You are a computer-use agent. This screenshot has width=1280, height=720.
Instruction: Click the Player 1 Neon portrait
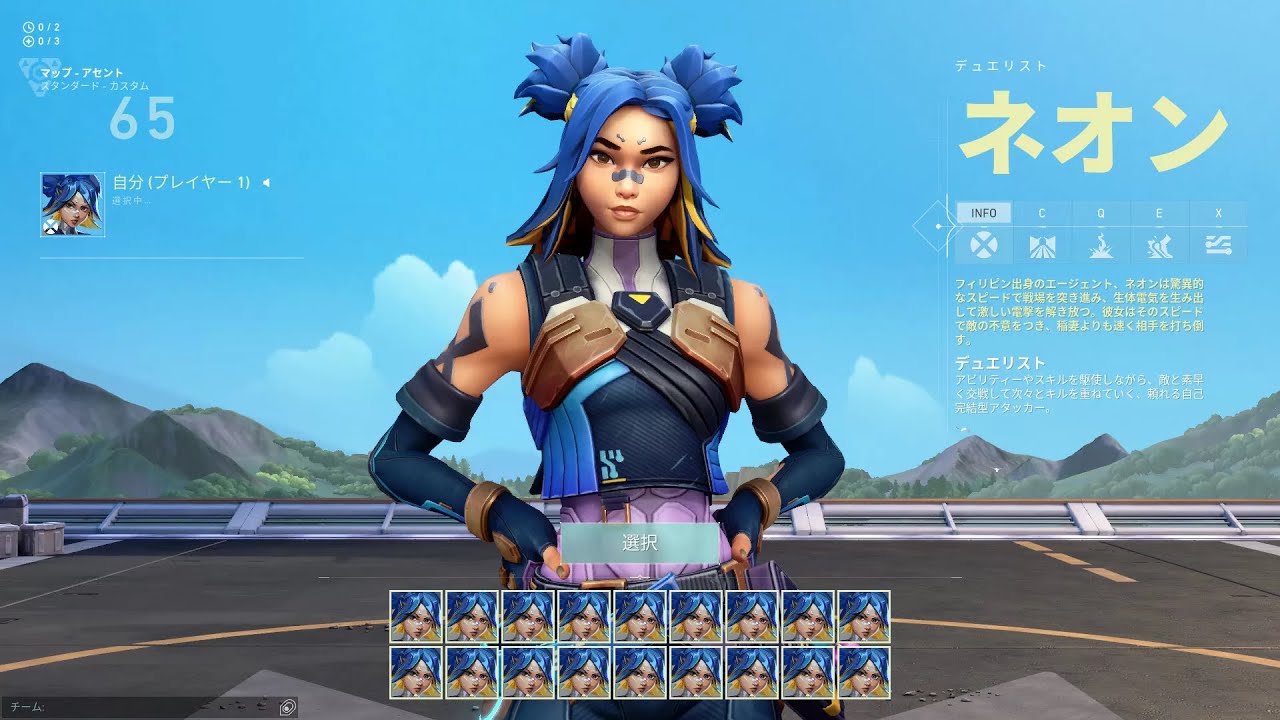click(72, 204)
